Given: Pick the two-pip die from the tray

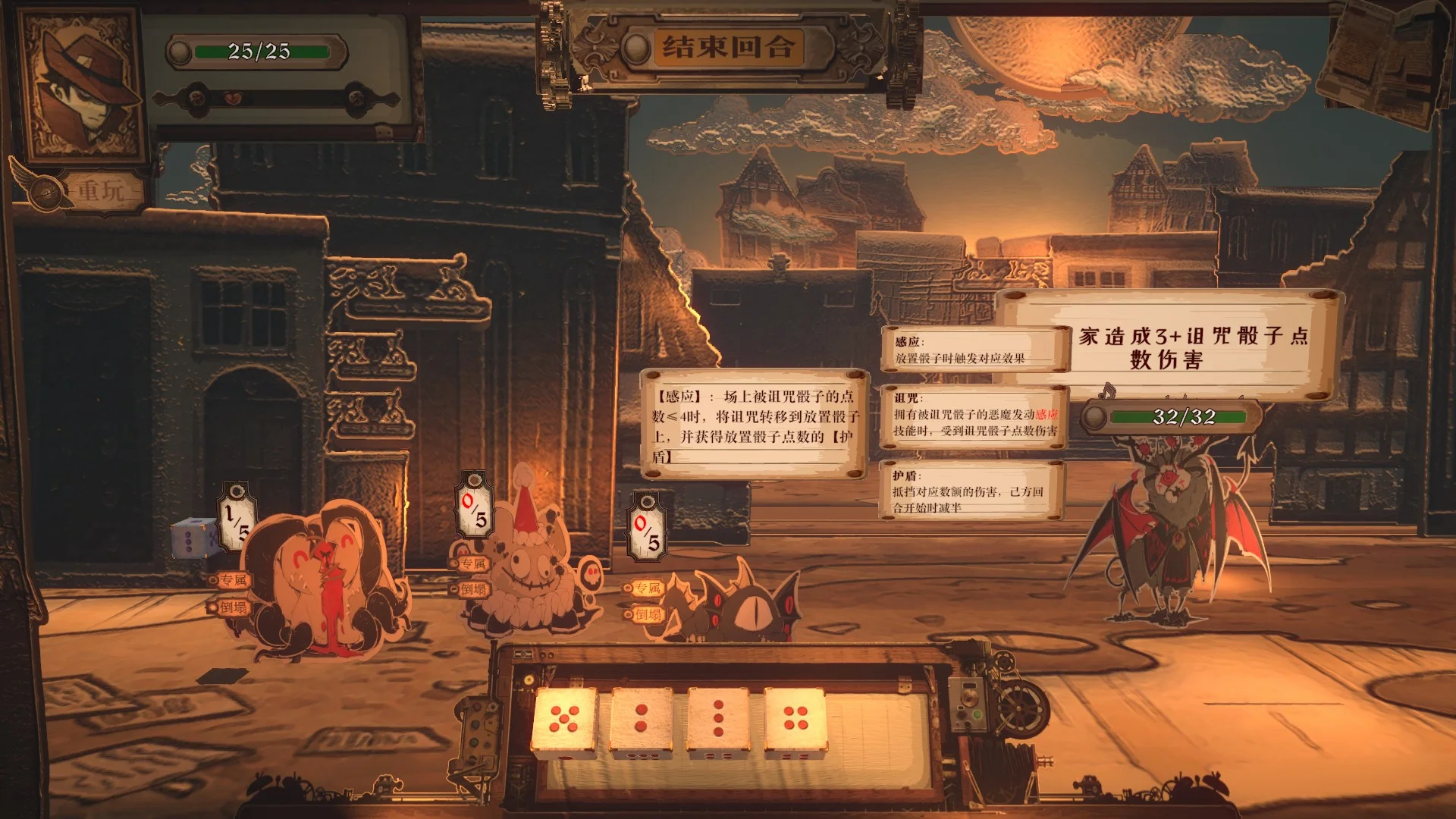Looking at the screenshot, I should tap(642, 720).
